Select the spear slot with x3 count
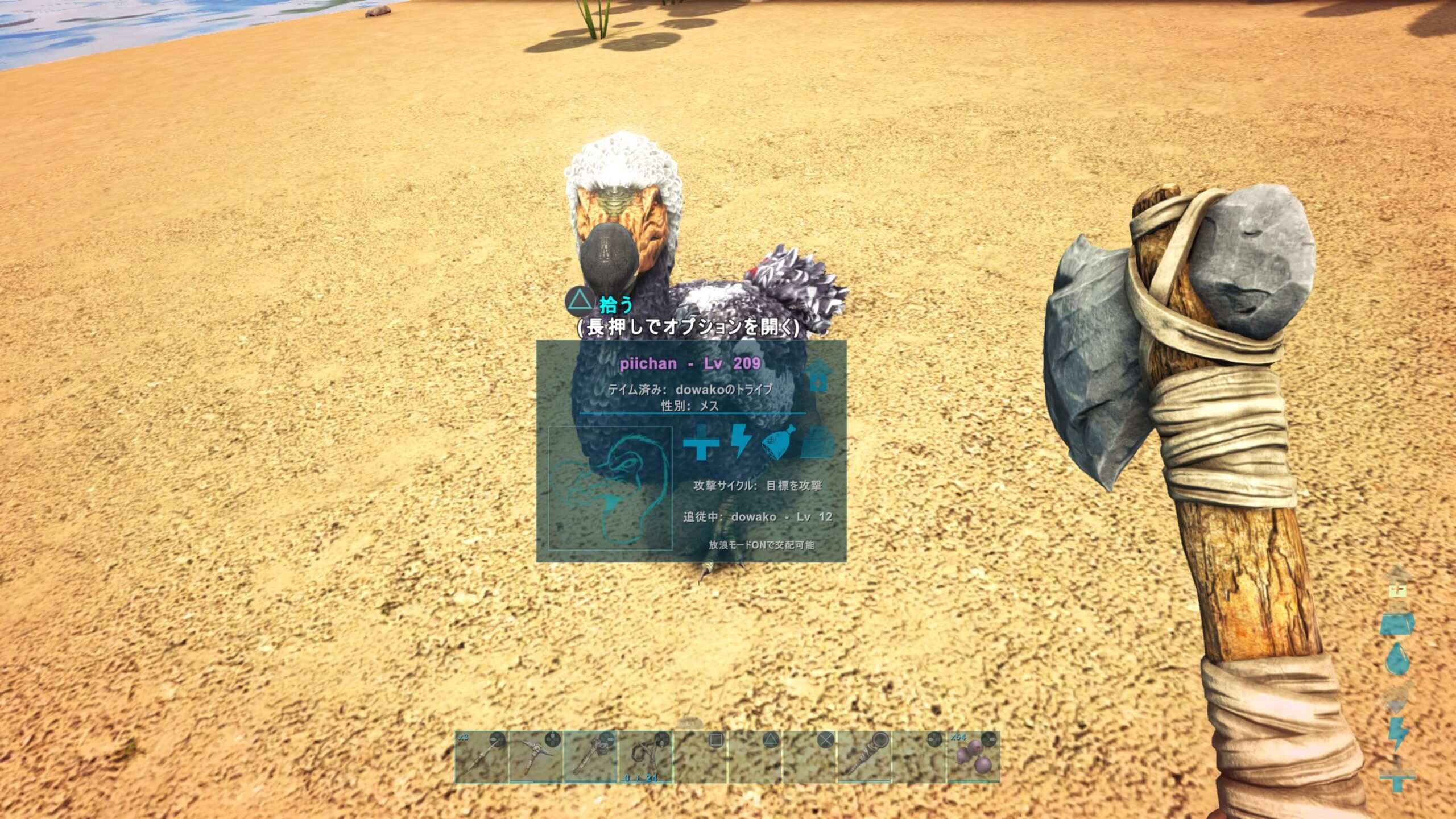1456x819 pixels. [x=481, y=757]
